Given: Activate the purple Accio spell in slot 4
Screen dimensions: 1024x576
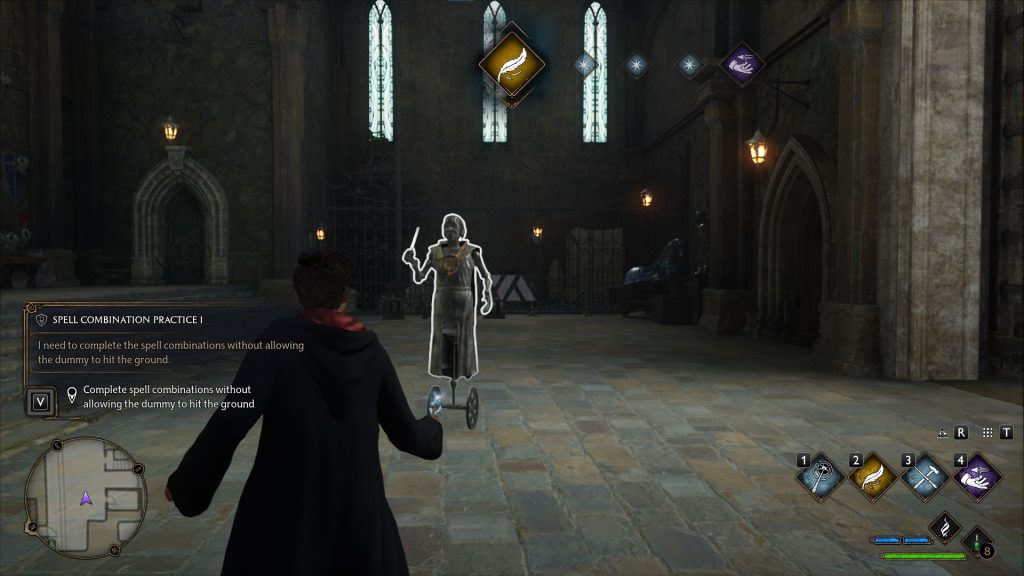Looking at the screenshot, I should [x=977, y=477].
